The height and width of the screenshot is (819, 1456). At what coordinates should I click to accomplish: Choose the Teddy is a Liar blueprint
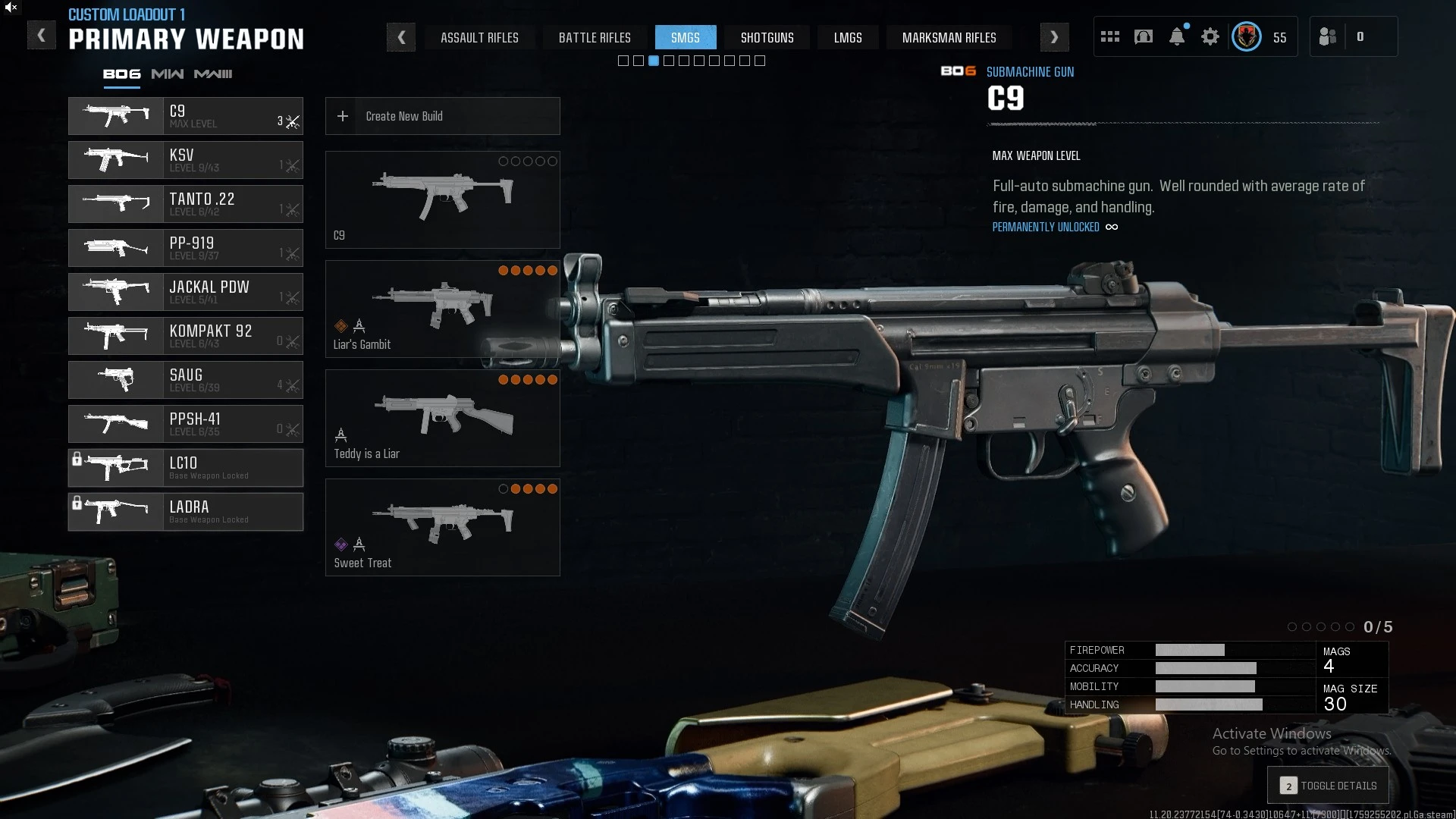click(x=443, y=419)
